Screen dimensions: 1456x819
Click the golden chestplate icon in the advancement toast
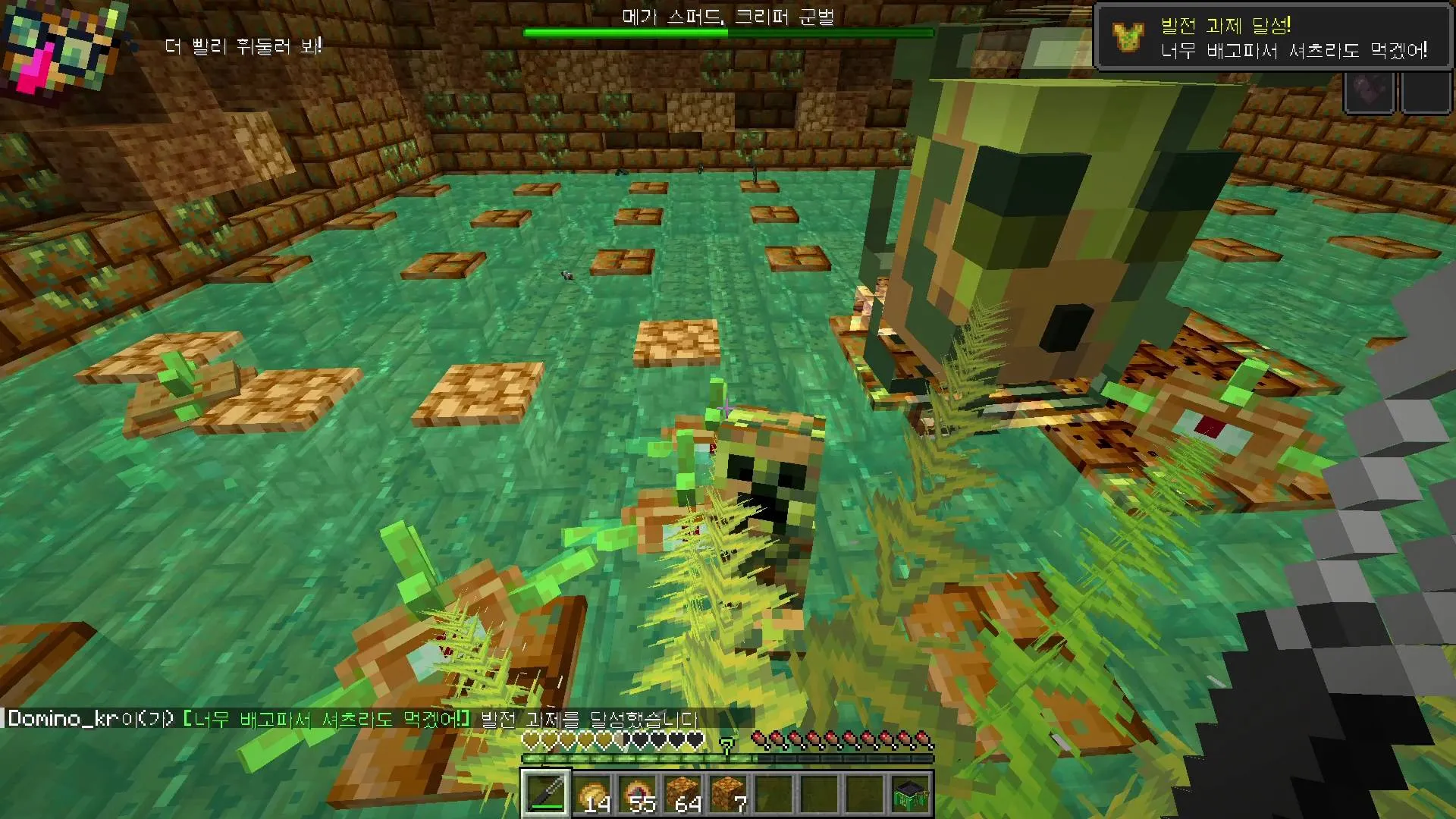[x=1128, y=35]
